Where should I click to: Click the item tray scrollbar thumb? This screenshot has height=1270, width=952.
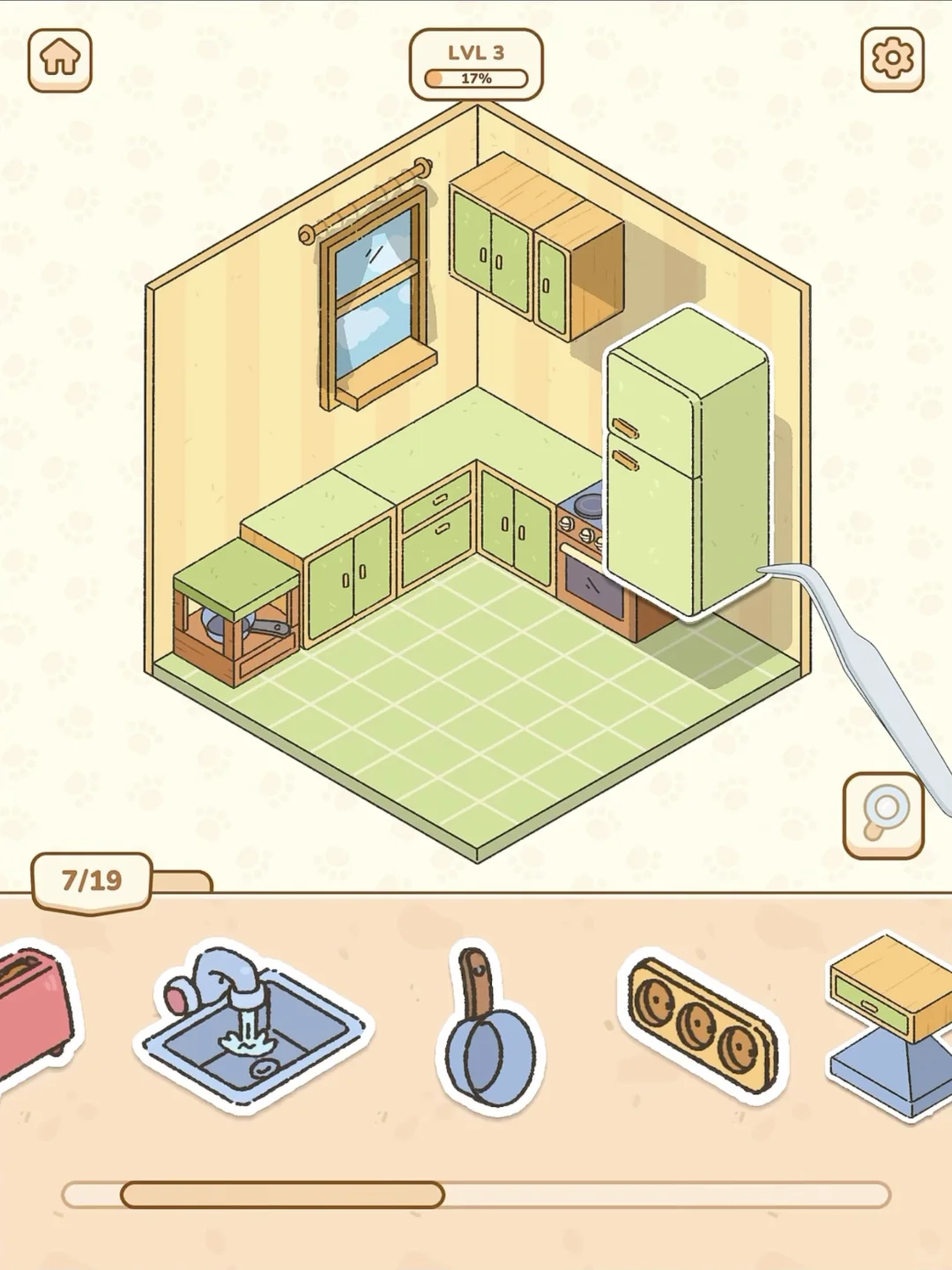pyautogui.click(x=282, y=1195)
